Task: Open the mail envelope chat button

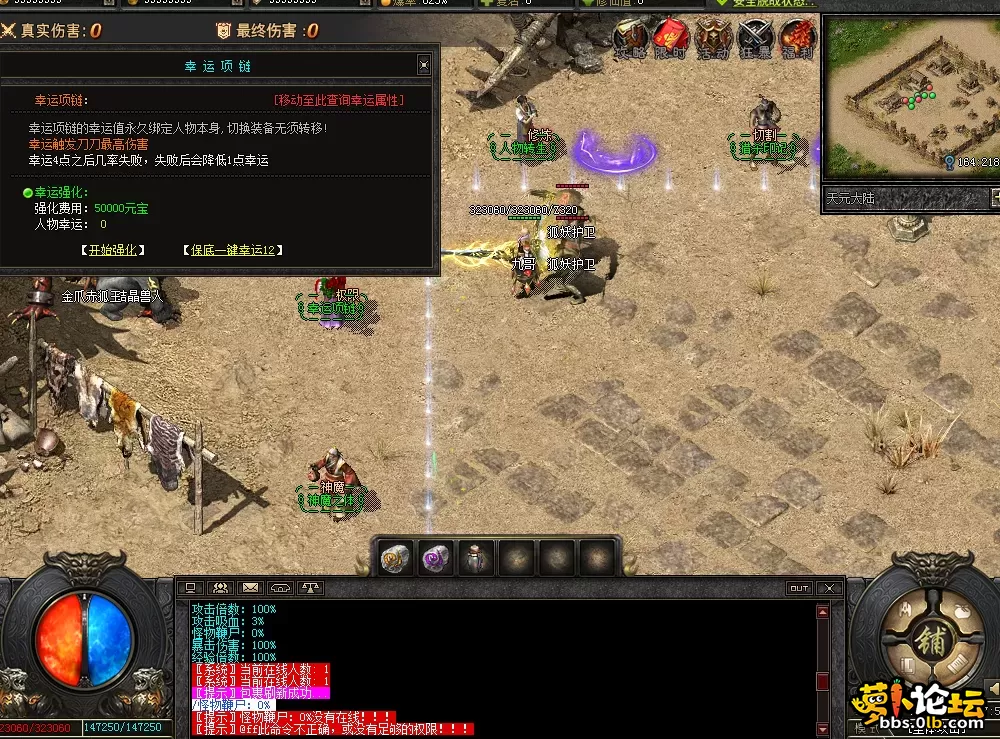Action: click(250, 588)
